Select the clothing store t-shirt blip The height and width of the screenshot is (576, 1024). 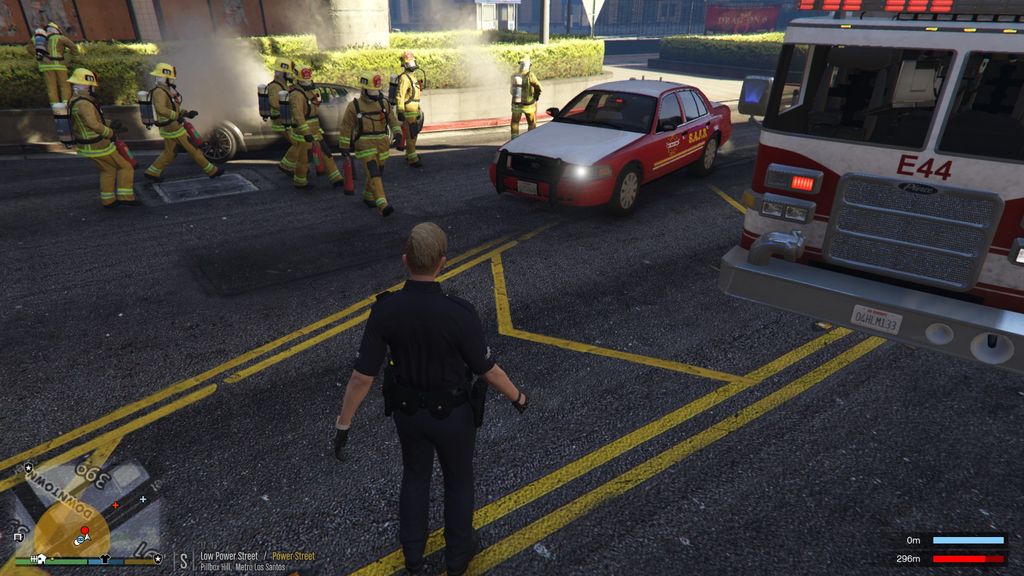pyautogui.click(x=106, y=560)
